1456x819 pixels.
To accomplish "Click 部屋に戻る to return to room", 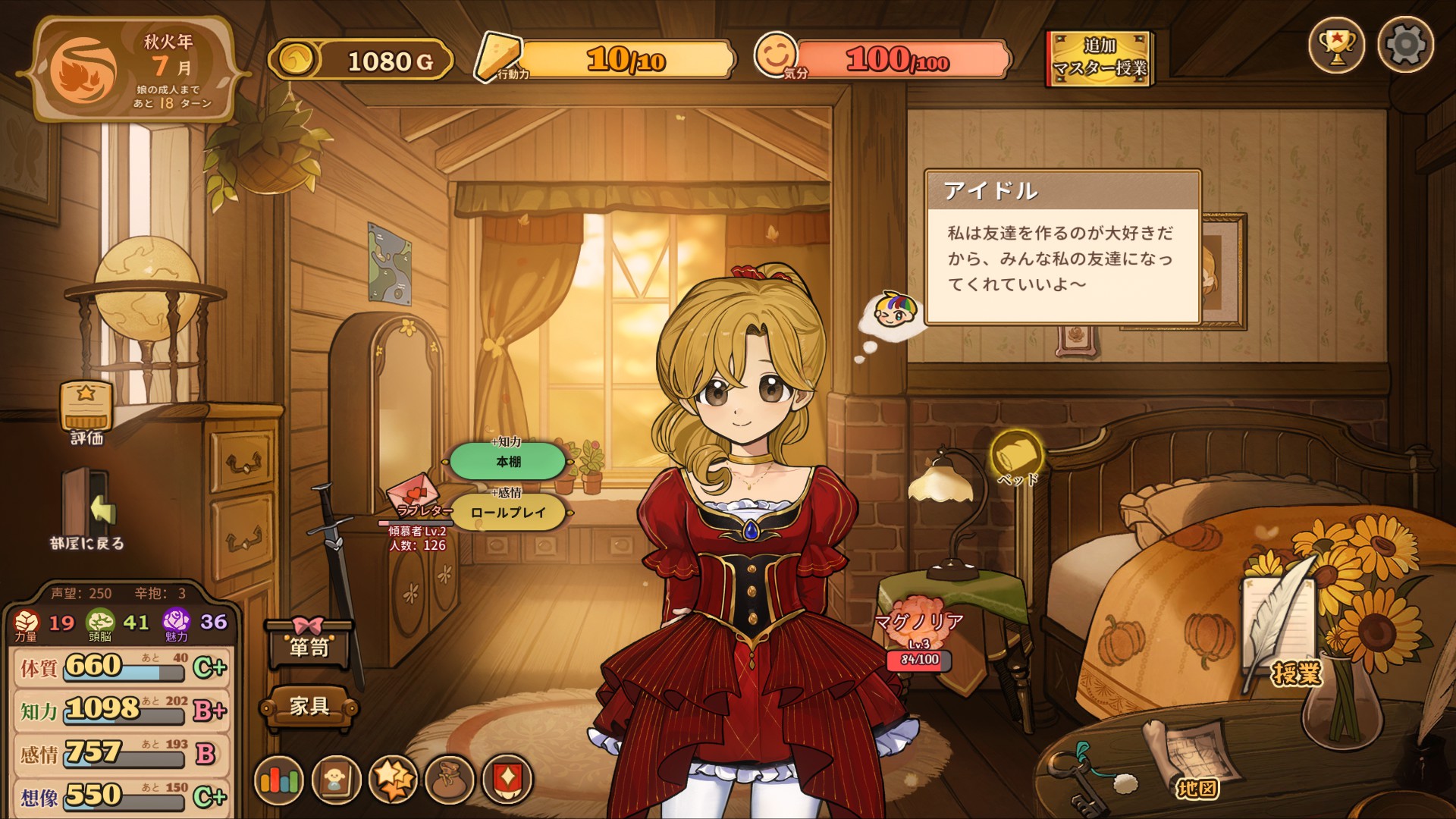I will click(x=87, y=508).
